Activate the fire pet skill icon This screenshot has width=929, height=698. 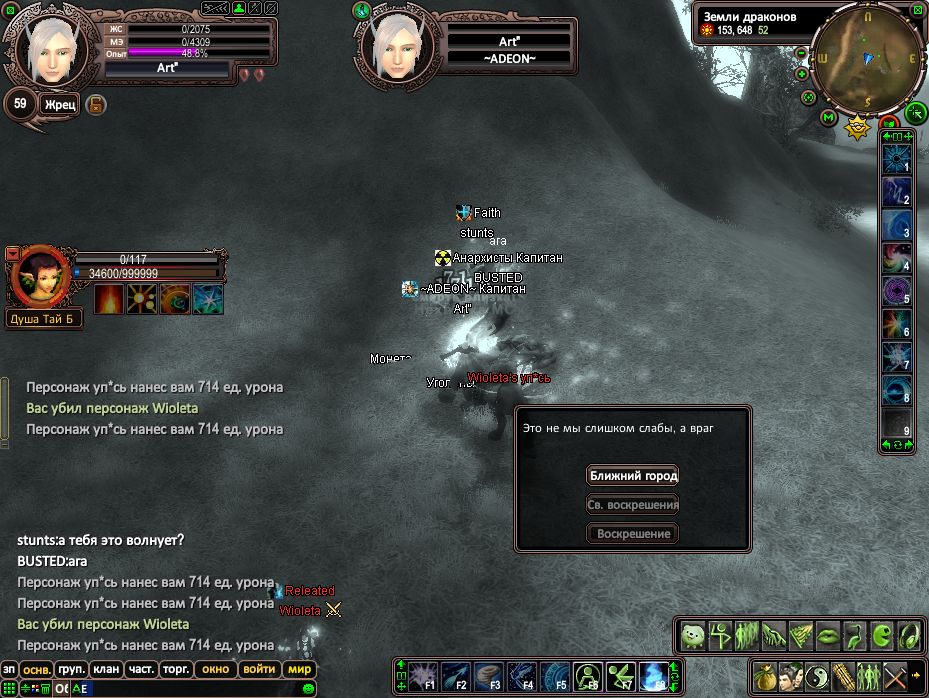109,299
